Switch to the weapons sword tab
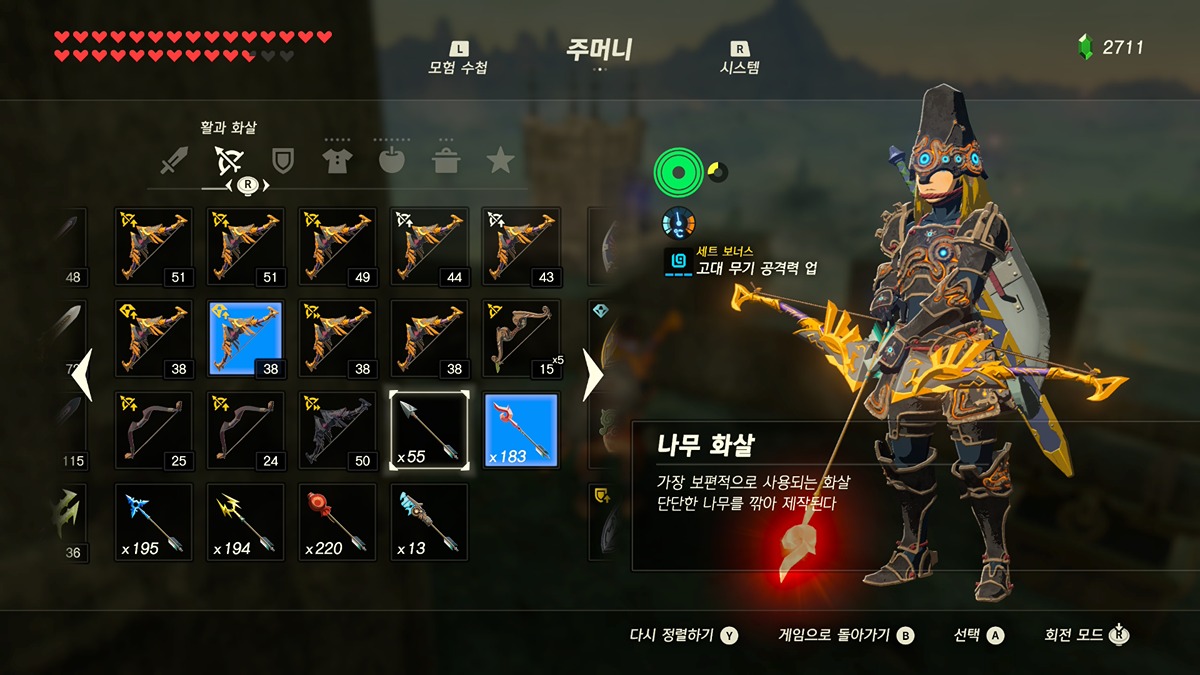This screenshot has height=675, width=1200. point(176,160)
